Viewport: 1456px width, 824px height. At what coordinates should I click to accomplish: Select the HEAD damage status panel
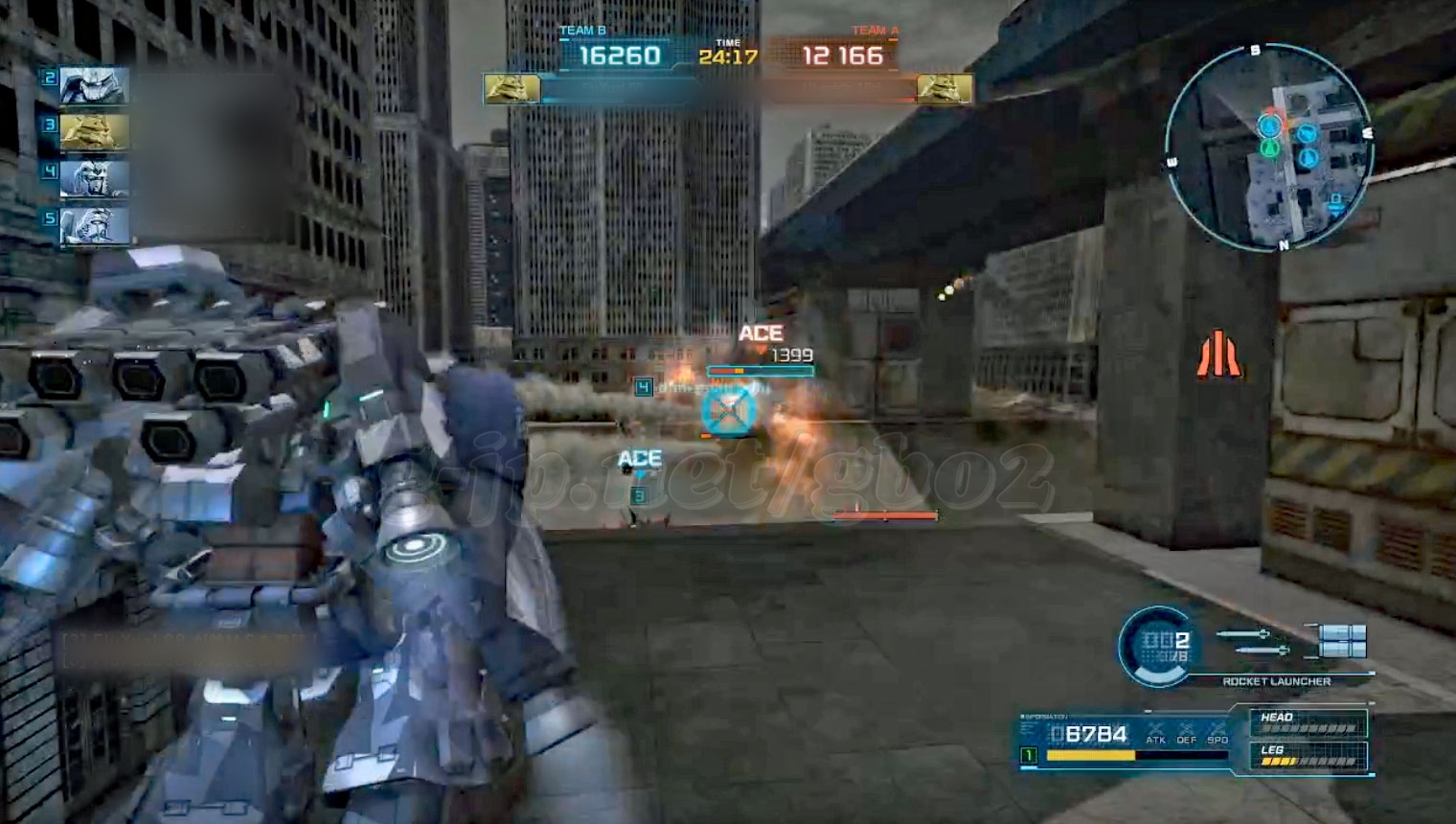[1308, 723]
